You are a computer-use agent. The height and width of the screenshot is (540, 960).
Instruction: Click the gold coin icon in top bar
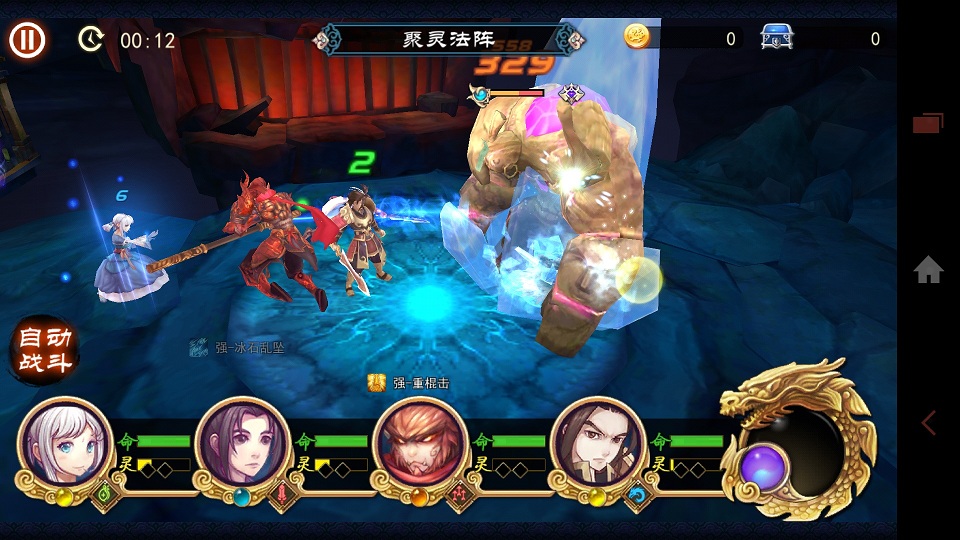[637, 37]
